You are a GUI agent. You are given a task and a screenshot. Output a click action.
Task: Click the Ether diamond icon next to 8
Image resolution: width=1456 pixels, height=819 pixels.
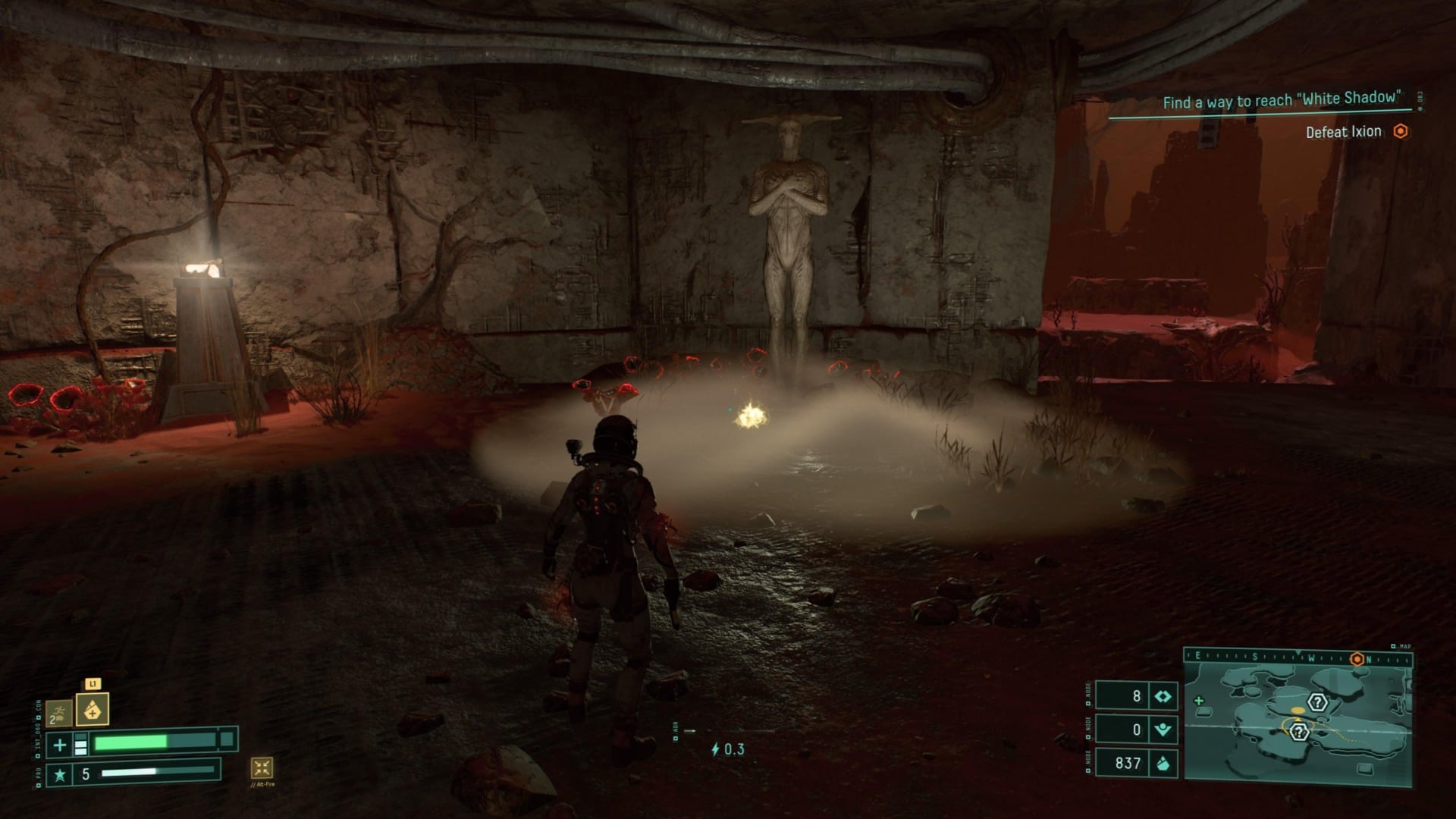coord(1163,697)
